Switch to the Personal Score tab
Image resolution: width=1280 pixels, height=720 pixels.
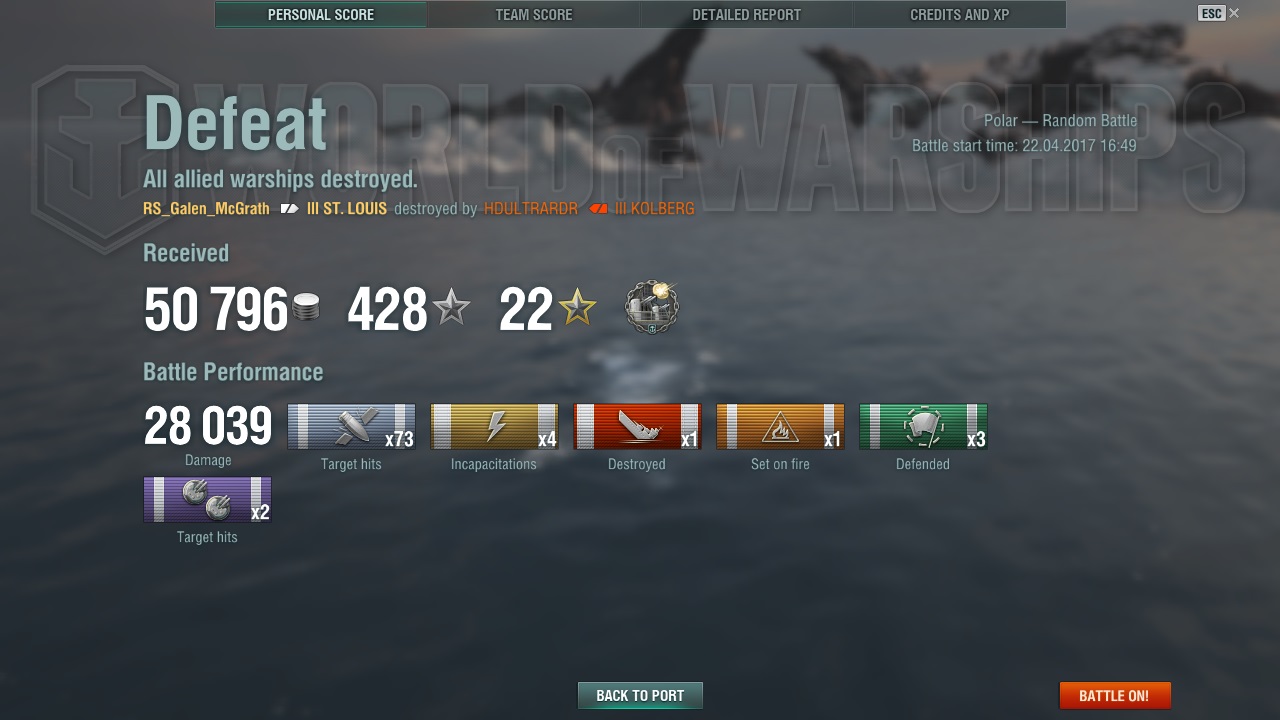(321, 15)
